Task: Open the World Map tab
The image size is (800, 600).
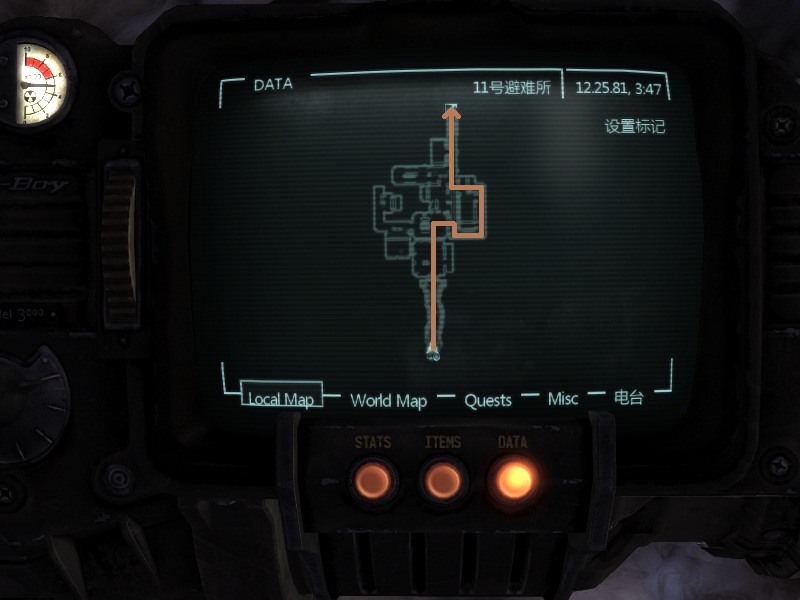Action: point(388,400)
